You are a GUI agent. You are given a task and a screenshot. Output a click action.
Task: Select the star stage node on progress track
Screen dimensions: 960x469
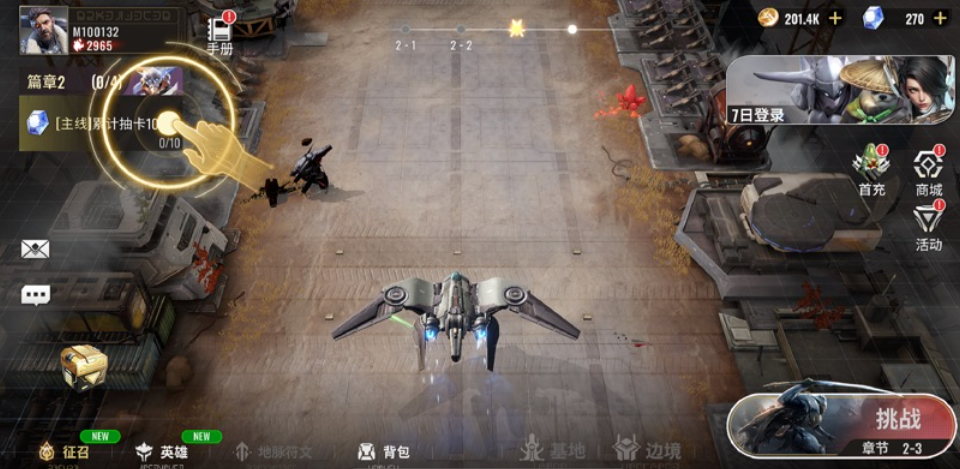coord(516,29)
